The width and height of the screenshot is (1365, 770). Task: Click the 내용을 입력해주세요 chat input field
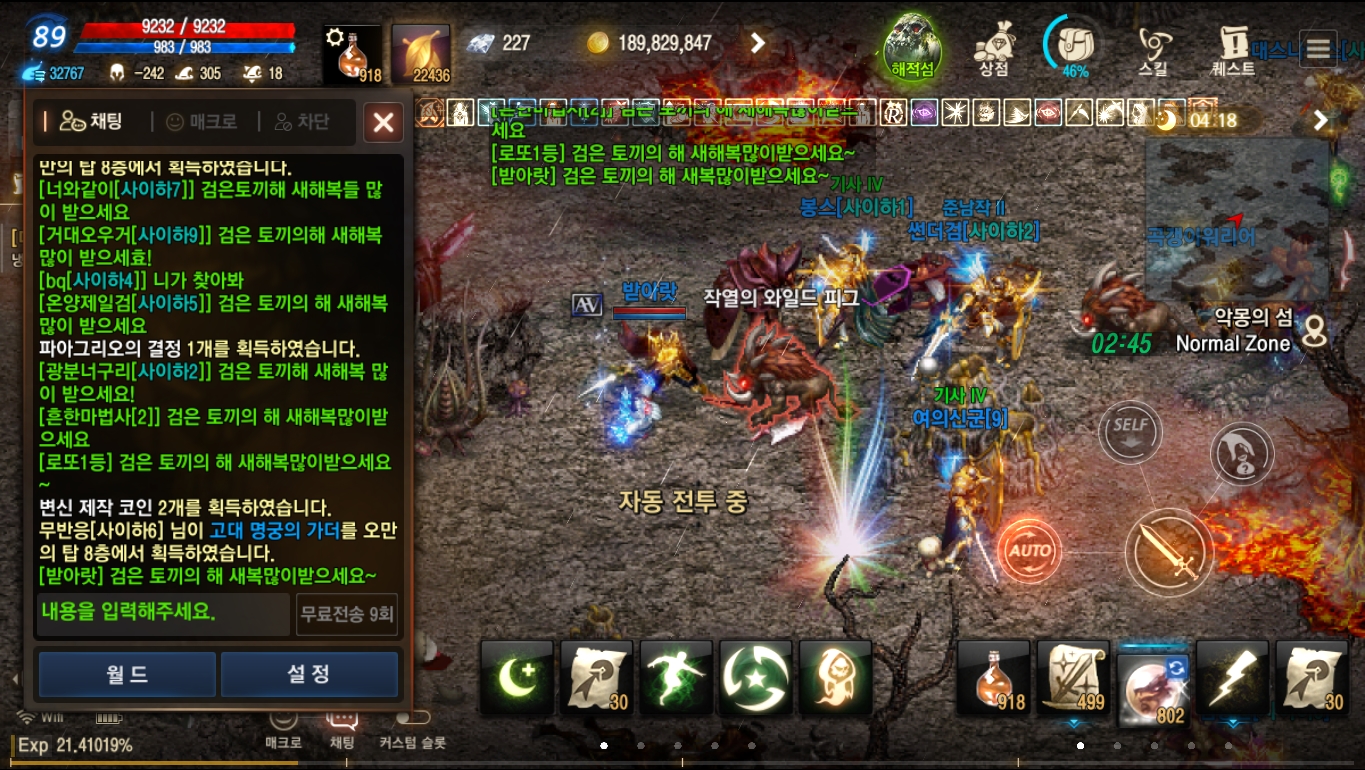point(160,614)
